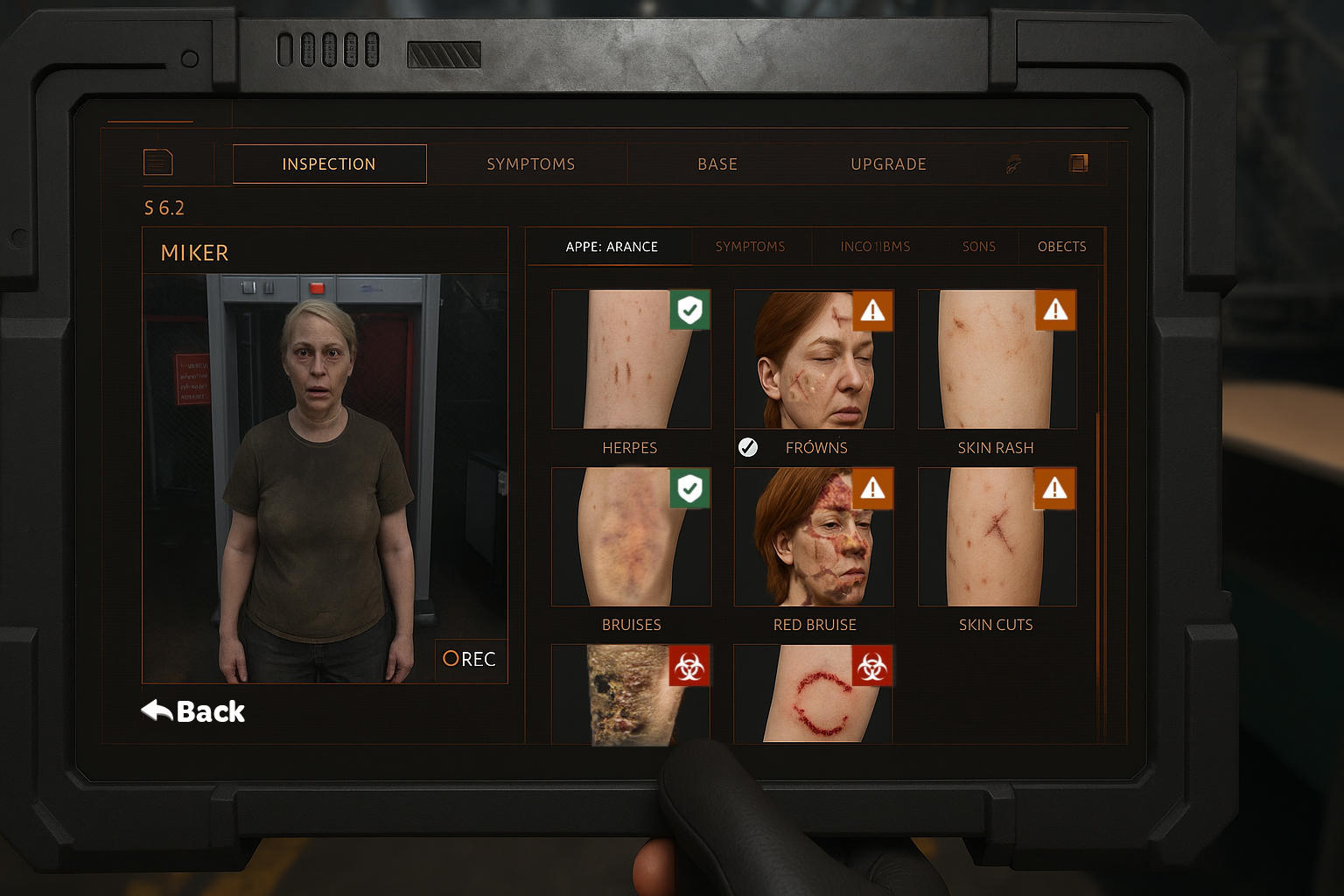
Task: Select the gloves icon near UPGRADE
Action: point(1012,163)
